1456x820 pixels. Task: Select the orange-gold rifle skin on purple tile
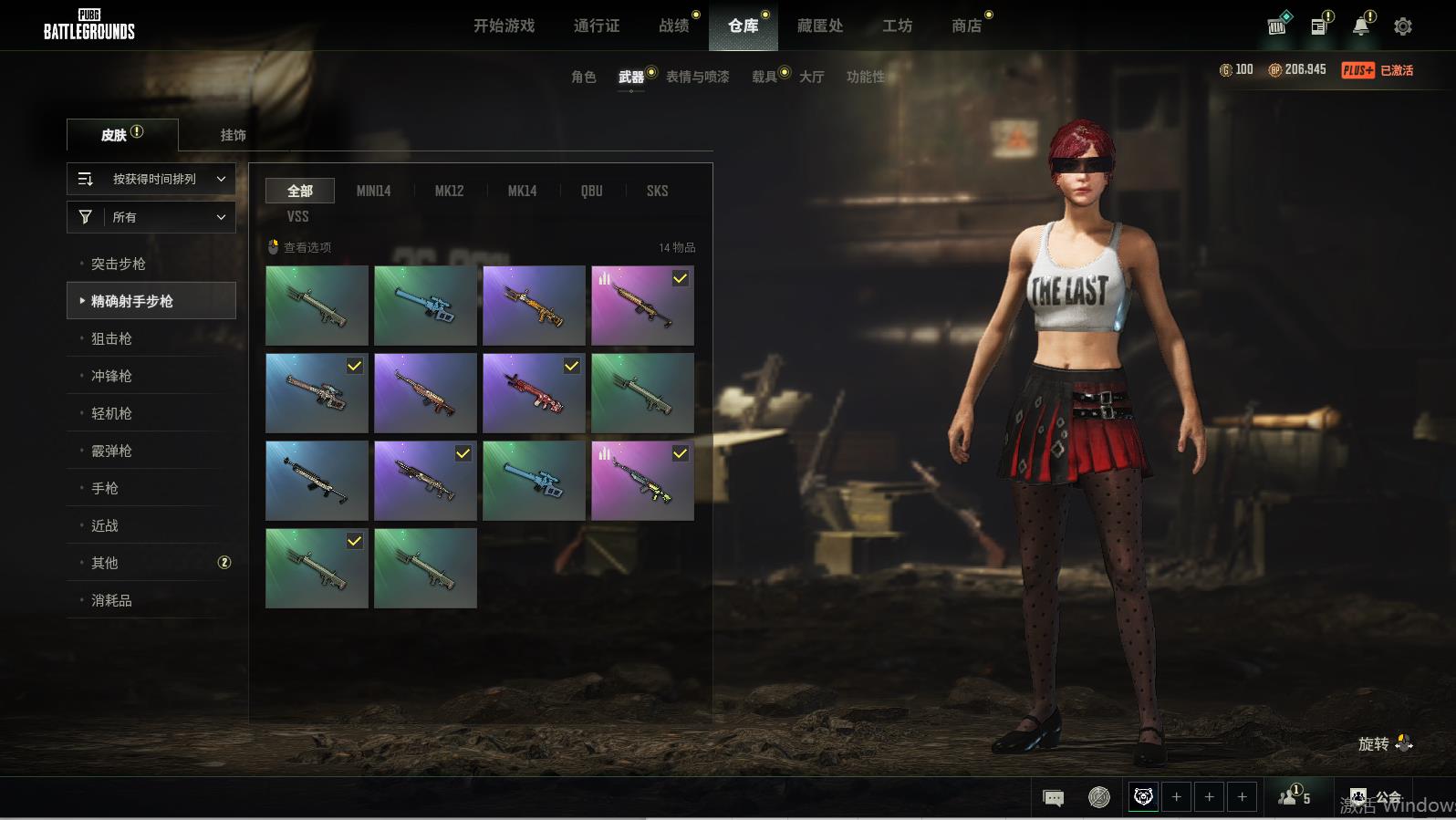(534, 306)
